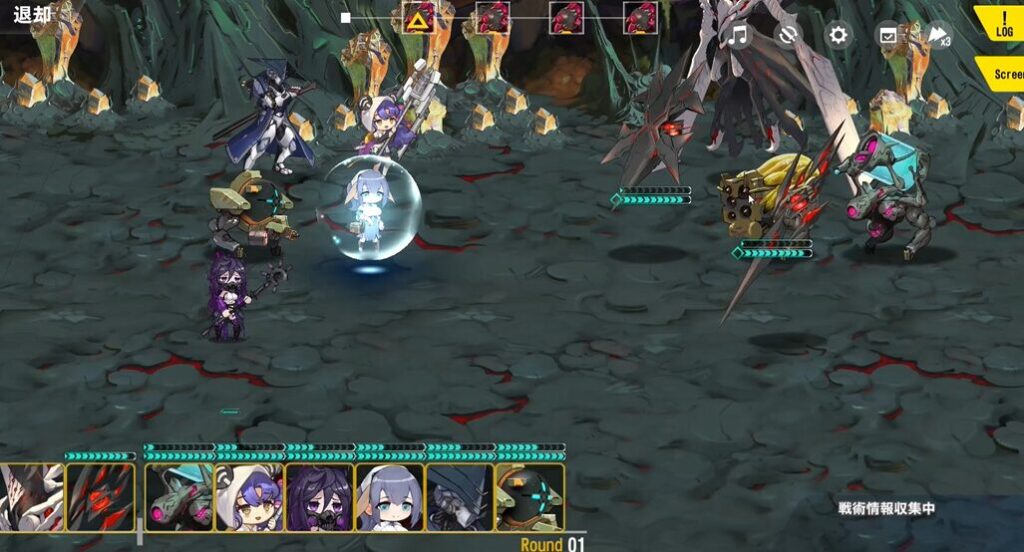Open the gear settings menu
Screen dimensions: 1024x552
[838, 36]
